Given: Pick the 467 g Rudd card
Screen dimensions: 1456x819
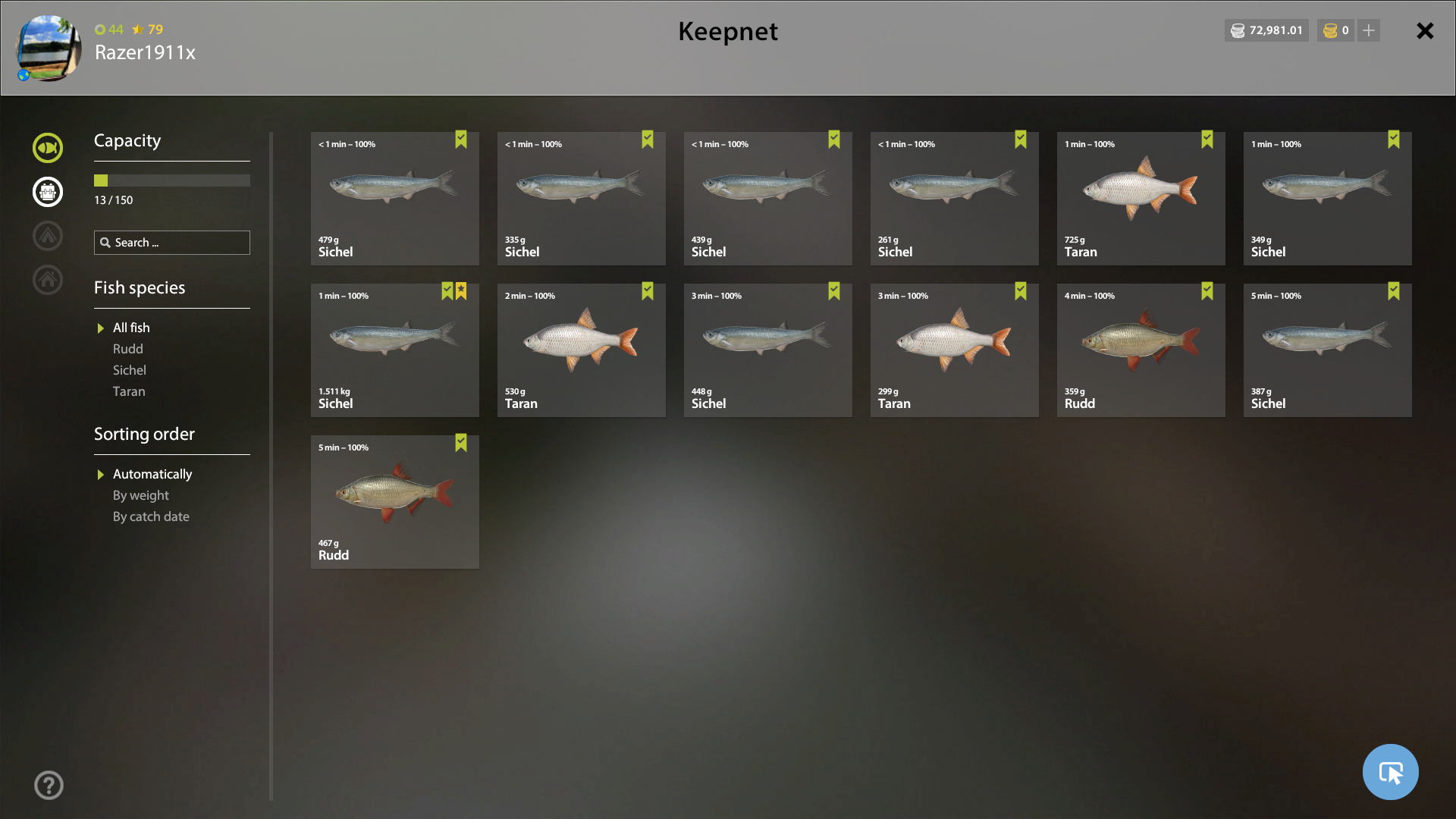Looking at the screenshot, I should 394,501.
